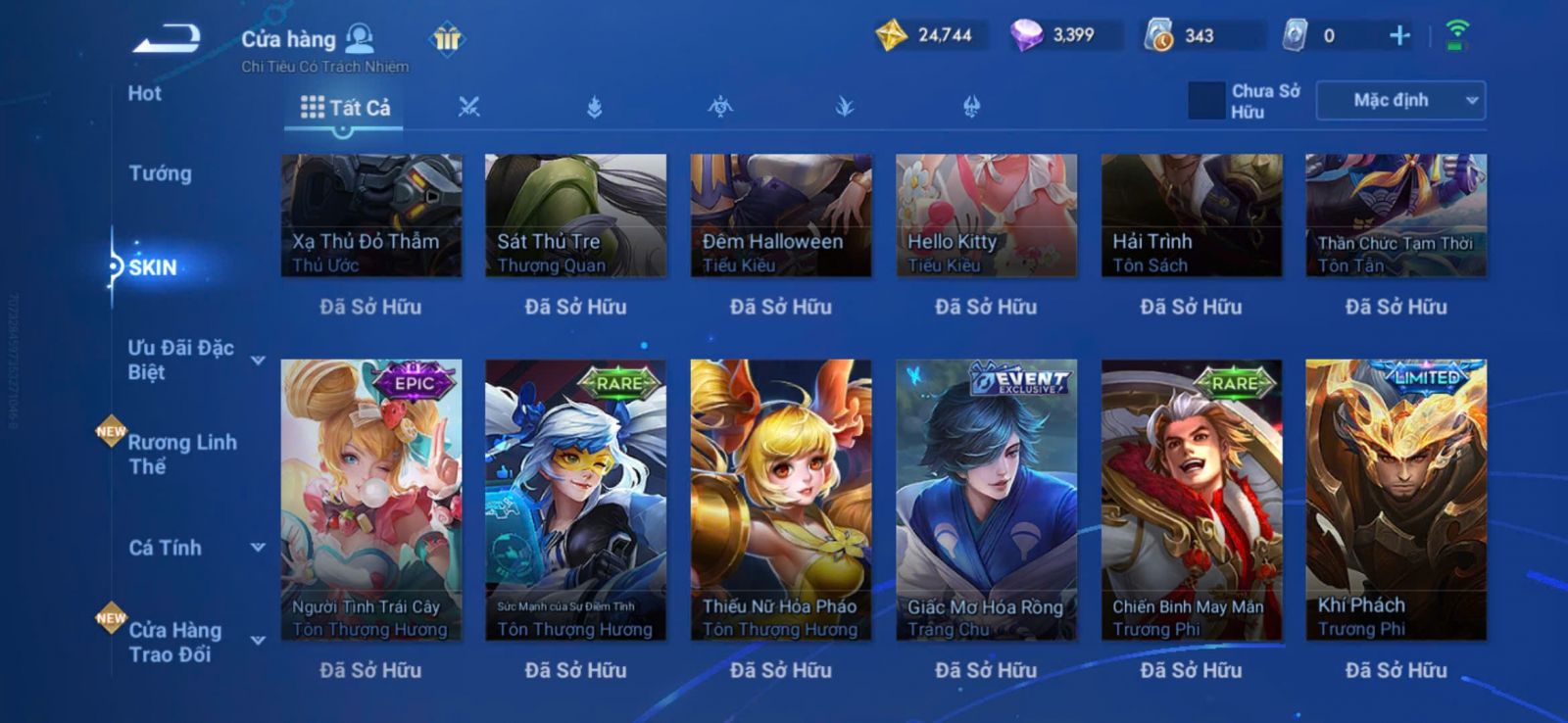Screen dimensions: 1568x723
Task: Choose the Người Tình Trái Cây skin
Action: tap(370, 500)
